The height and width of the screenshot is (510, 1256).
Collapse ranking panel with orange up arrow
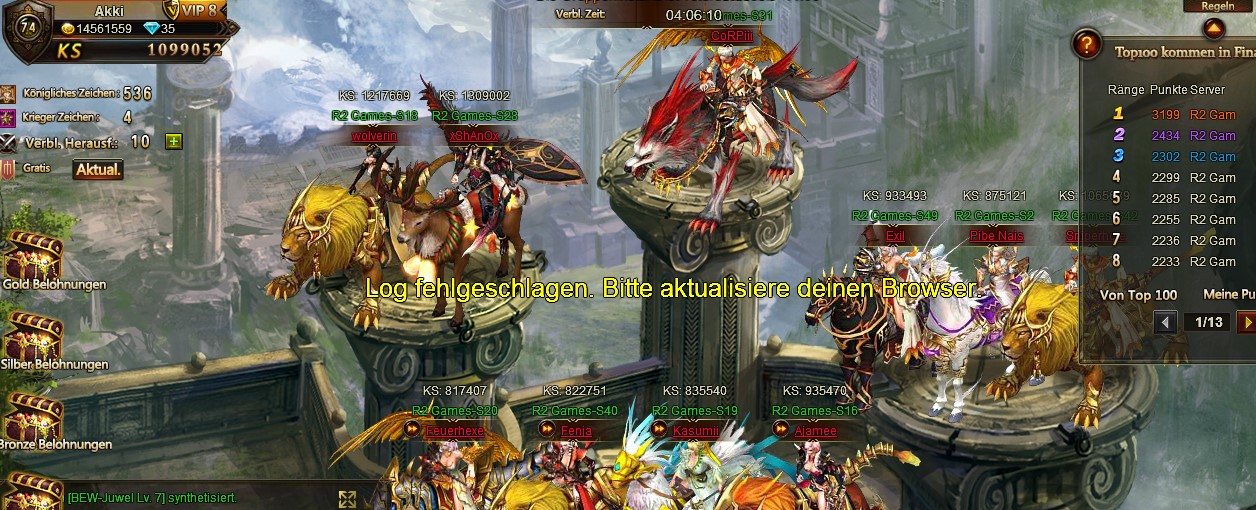coord(1217,28)
